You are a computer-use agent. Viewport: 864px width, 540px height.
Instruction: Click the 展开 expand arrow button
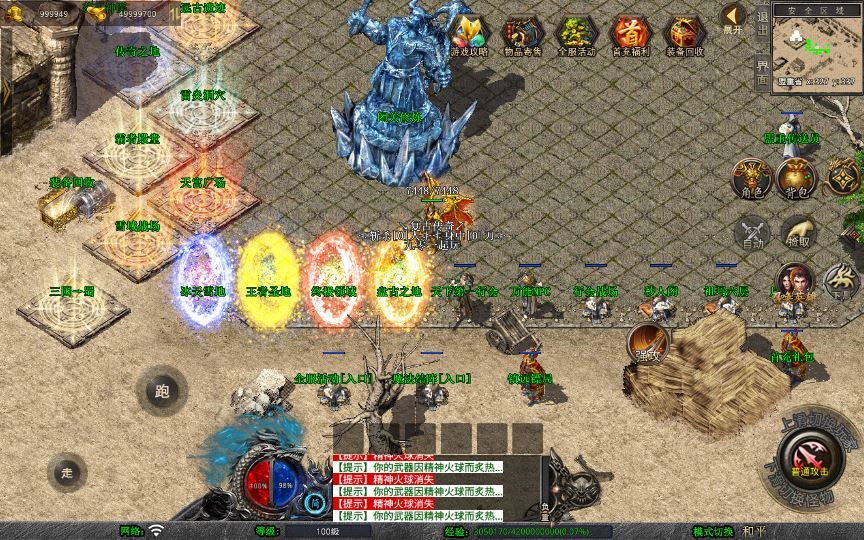coord(733,18)
